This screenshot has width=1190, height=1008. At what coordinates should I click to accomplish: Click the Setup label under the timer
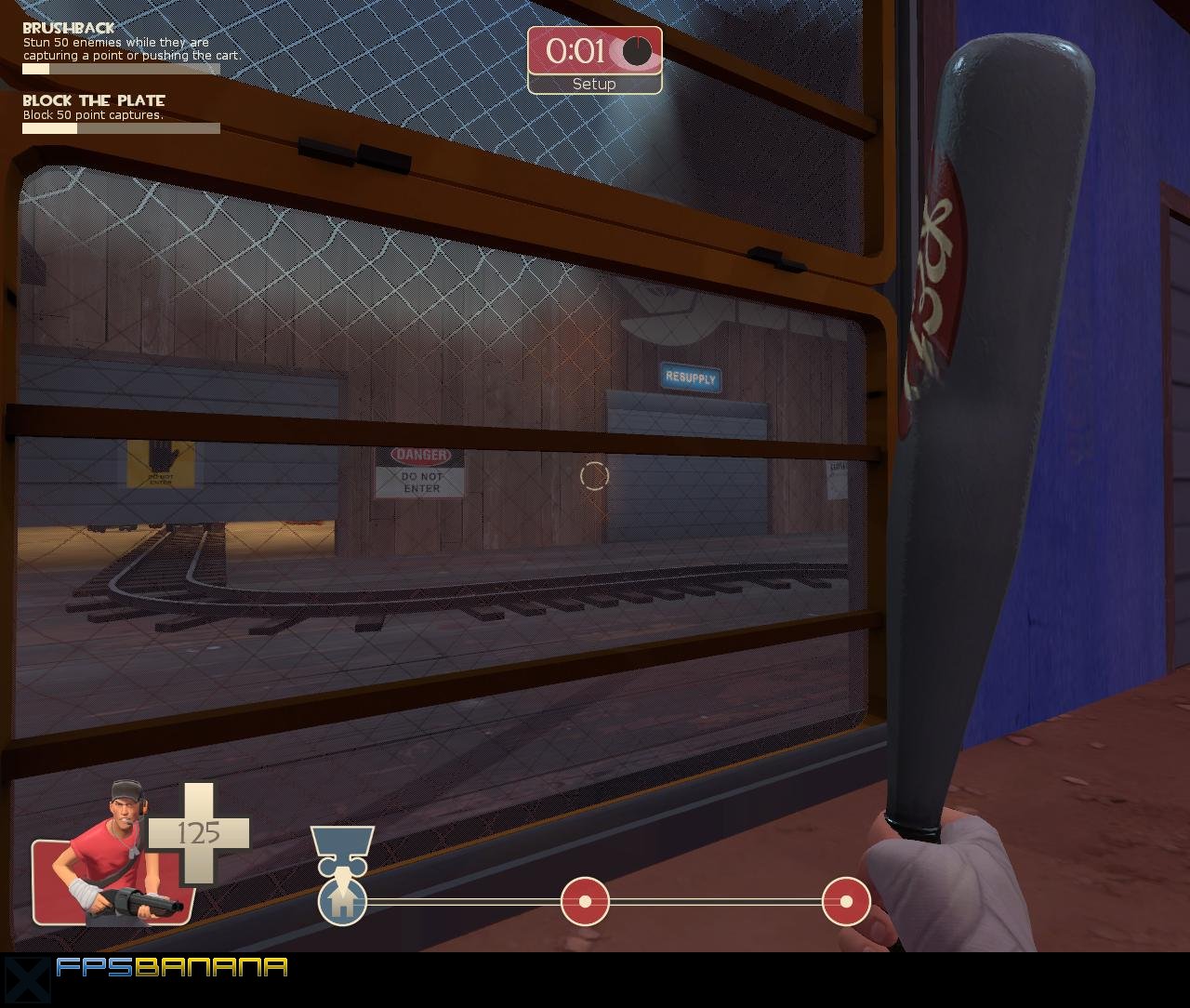pyautogui.click(x=593, y=84)
